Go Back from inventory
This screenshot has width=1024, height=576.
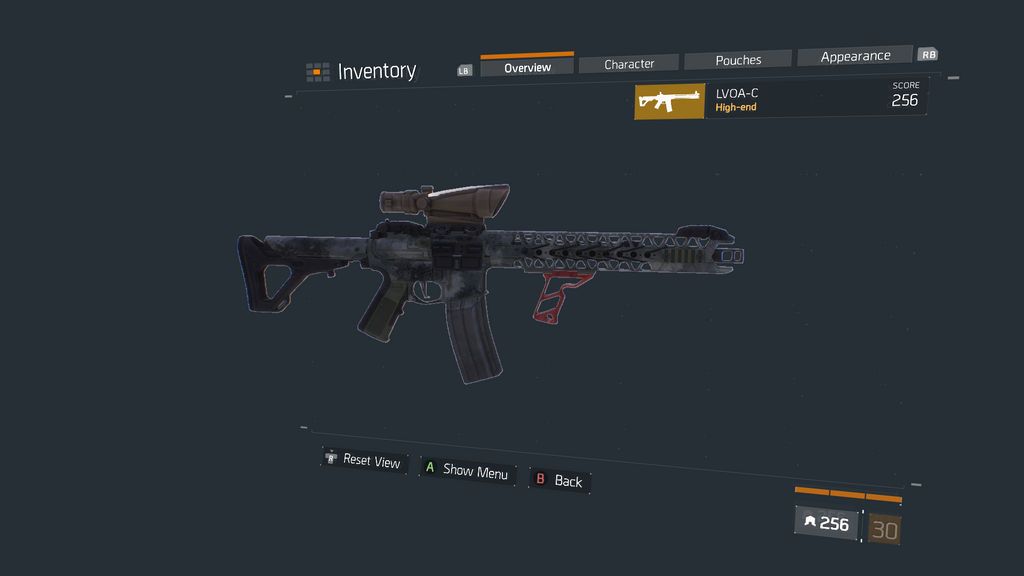[x=559, y=481]
